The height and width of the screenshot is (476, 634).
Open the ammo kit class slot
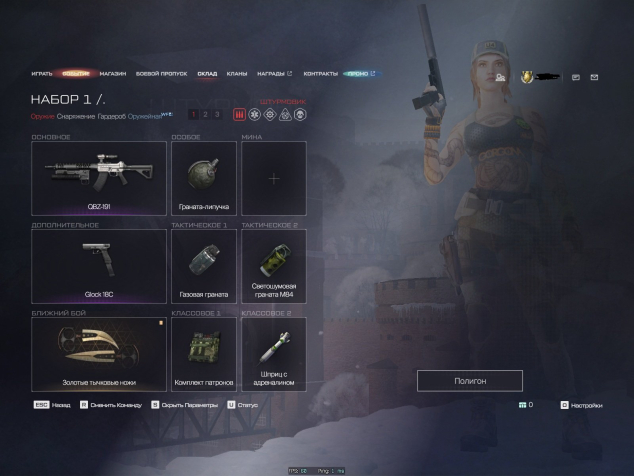pos(204,354)
